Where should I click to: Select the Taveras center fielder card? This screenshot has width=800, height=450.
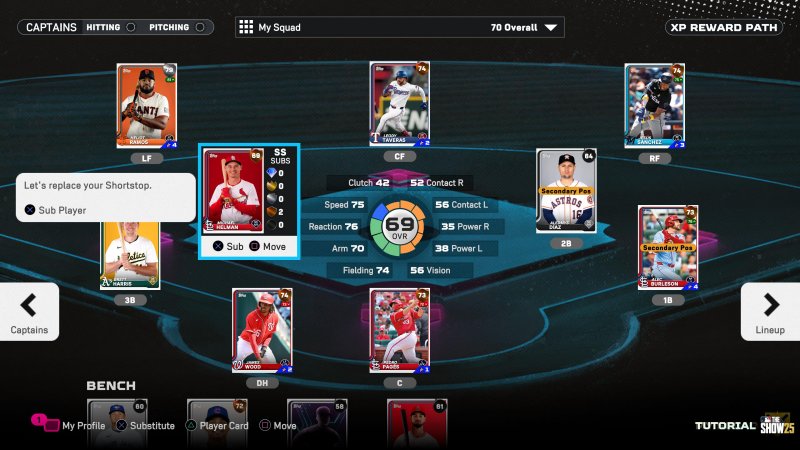400,104
